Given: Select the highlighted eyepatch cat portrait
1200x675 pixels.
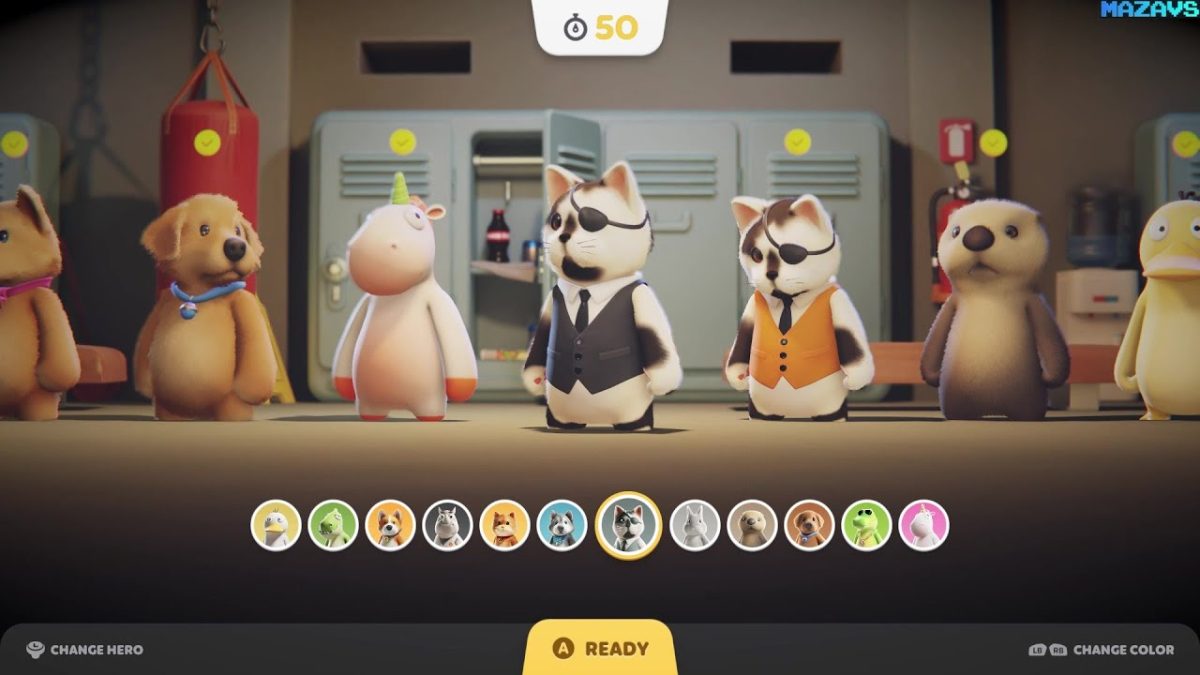Looking at the screenshot, I should click(629, 525).
